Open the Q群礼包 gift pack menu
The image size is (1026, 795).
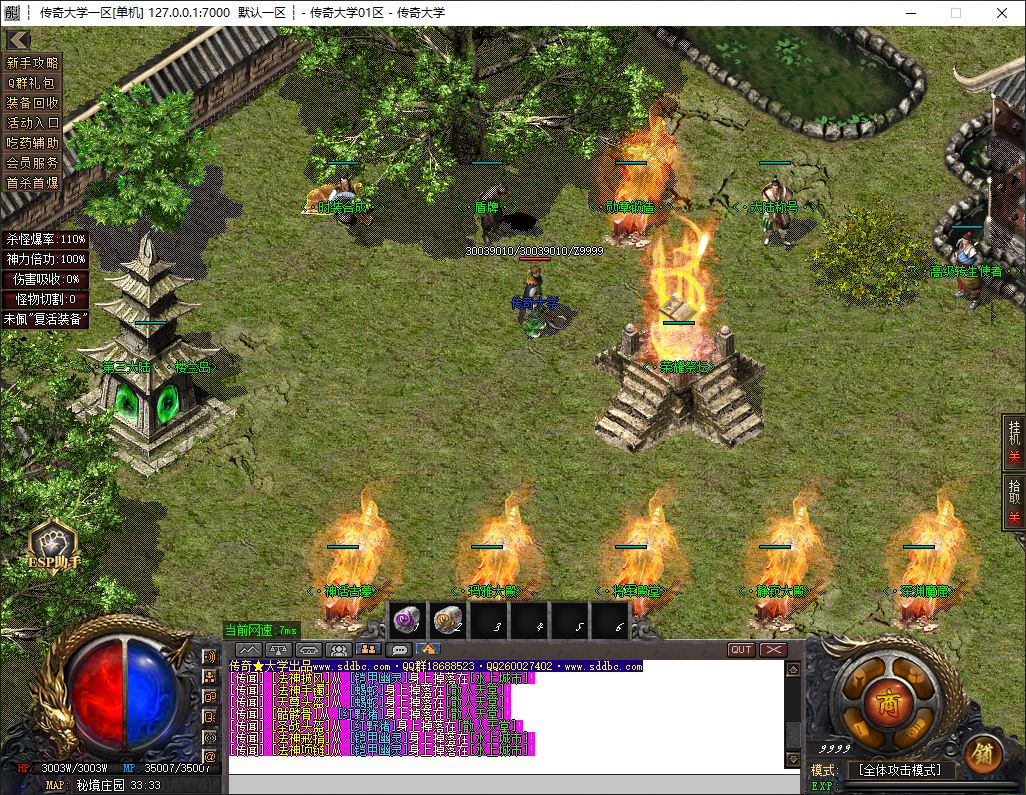click(32, 83)
